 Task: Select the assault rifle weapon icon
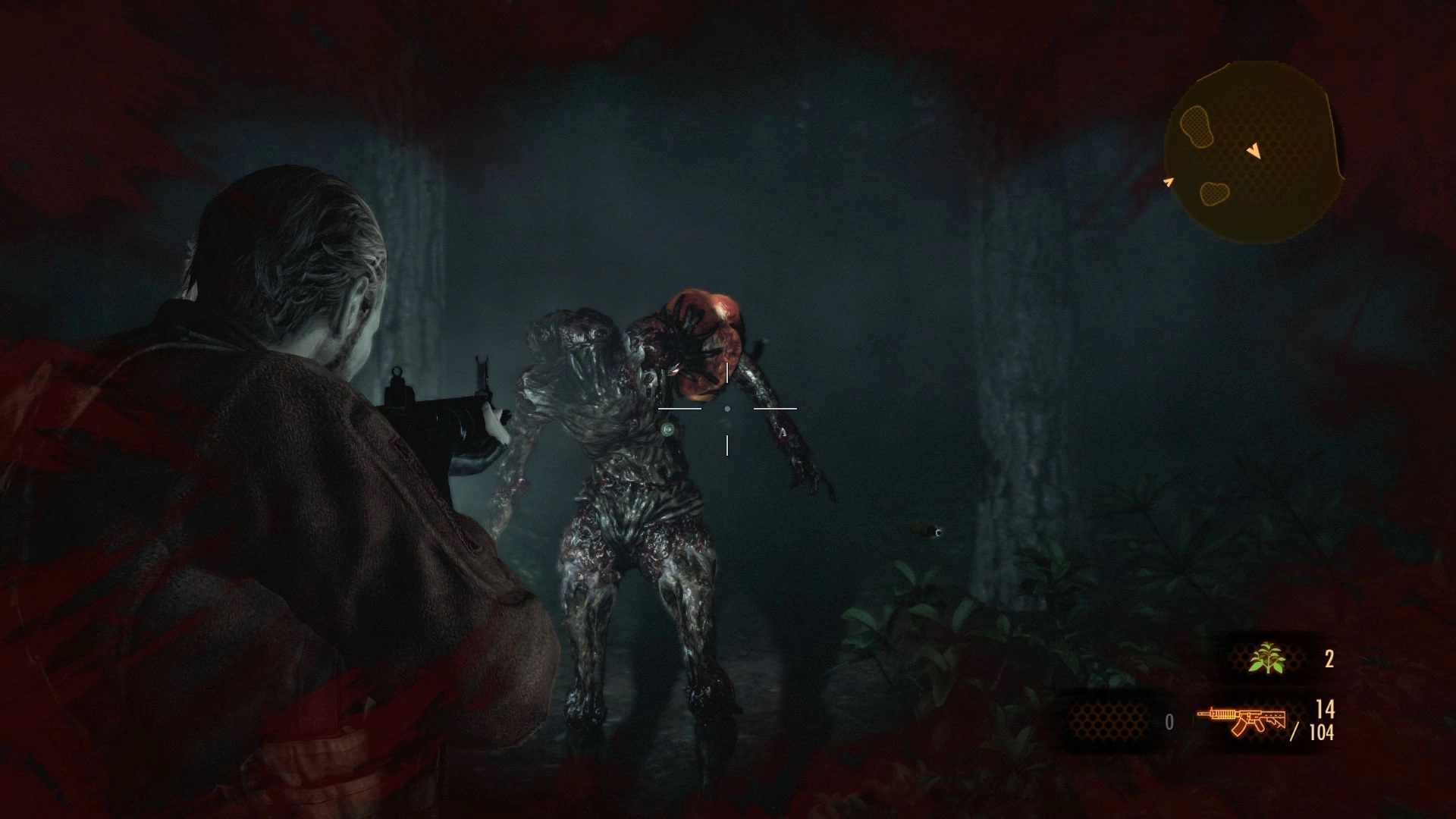(x=1241, y=720)
